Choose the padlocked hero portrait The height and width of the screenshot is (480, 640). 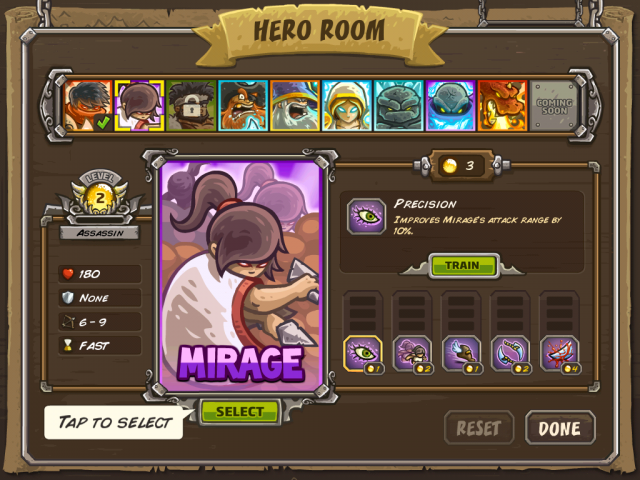191,105
